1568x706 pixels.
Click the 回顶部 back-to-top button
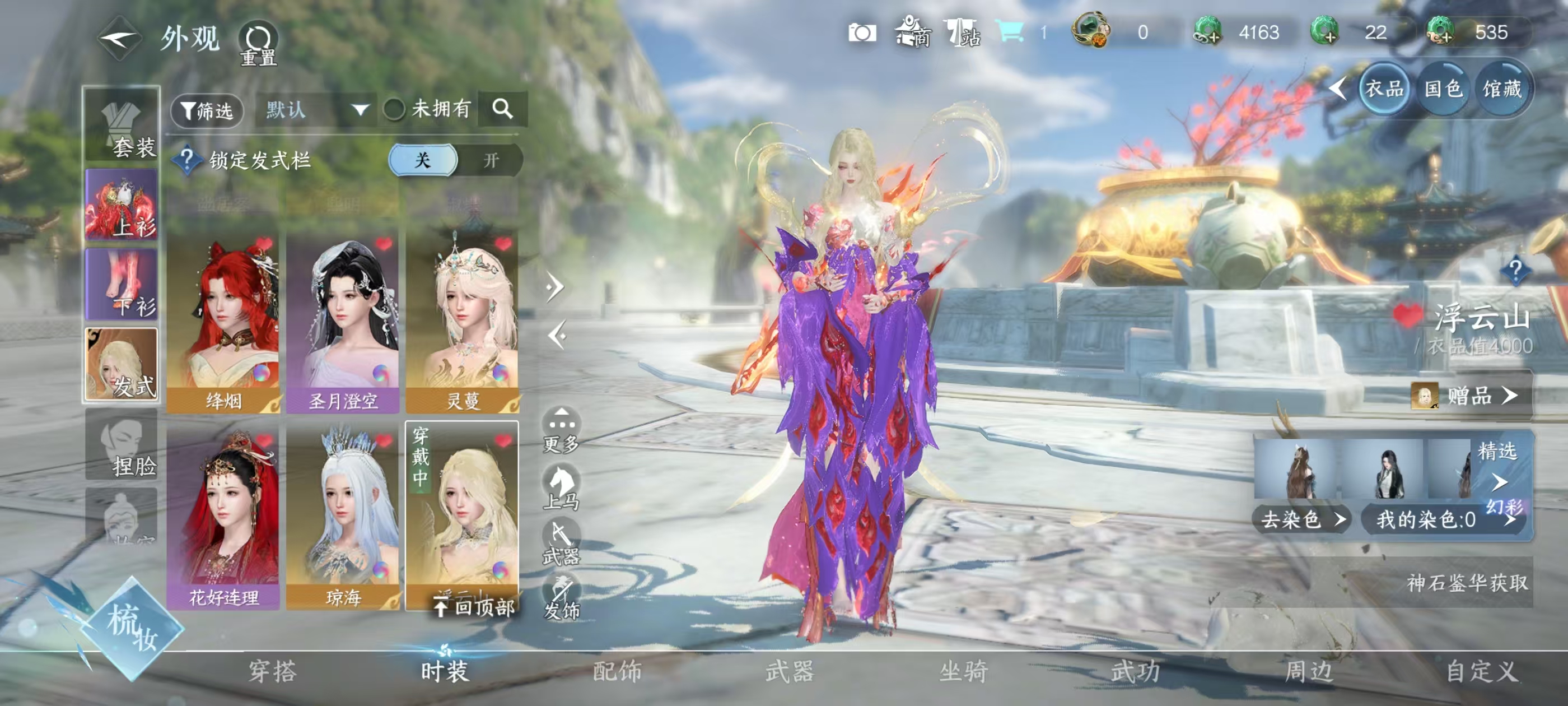pyautogui.click(x=475, y=606)
